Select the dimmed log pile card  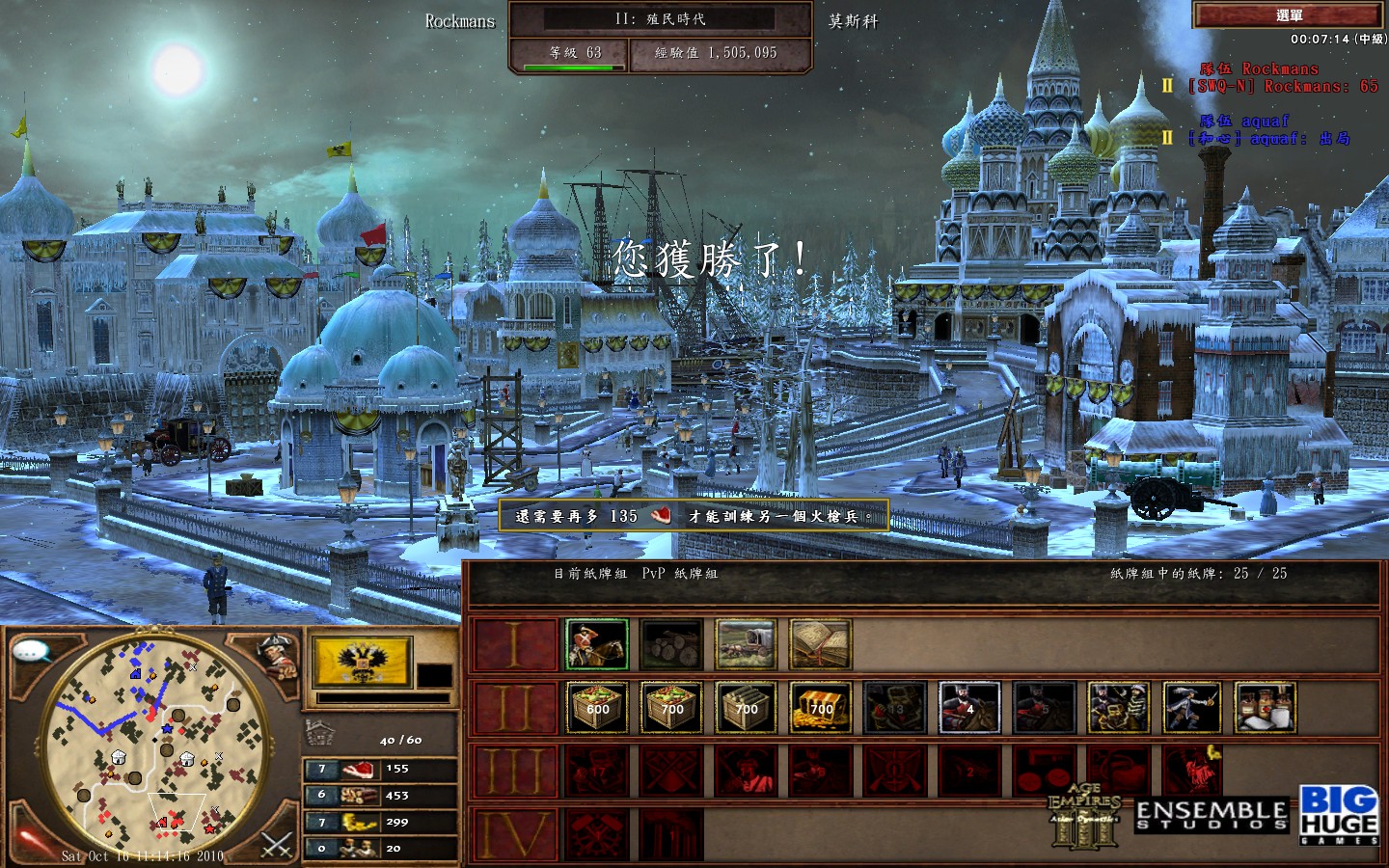pos(671,644)
